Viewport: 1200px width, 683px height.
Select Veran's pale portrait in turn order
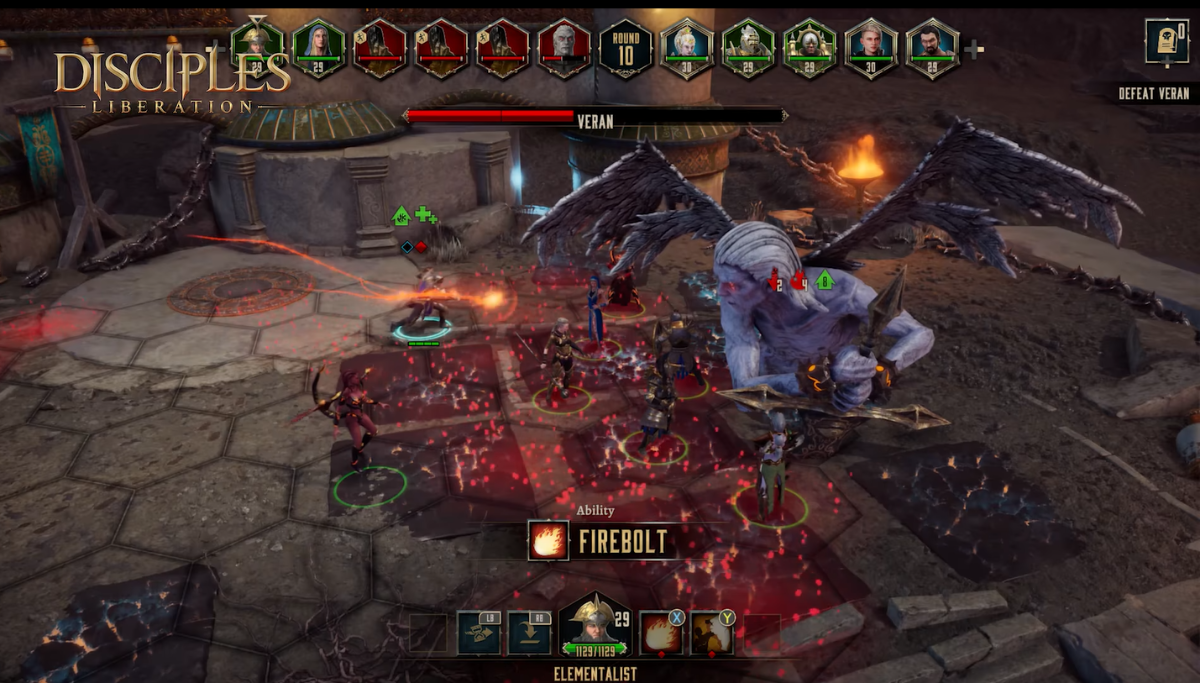[565, 47]
